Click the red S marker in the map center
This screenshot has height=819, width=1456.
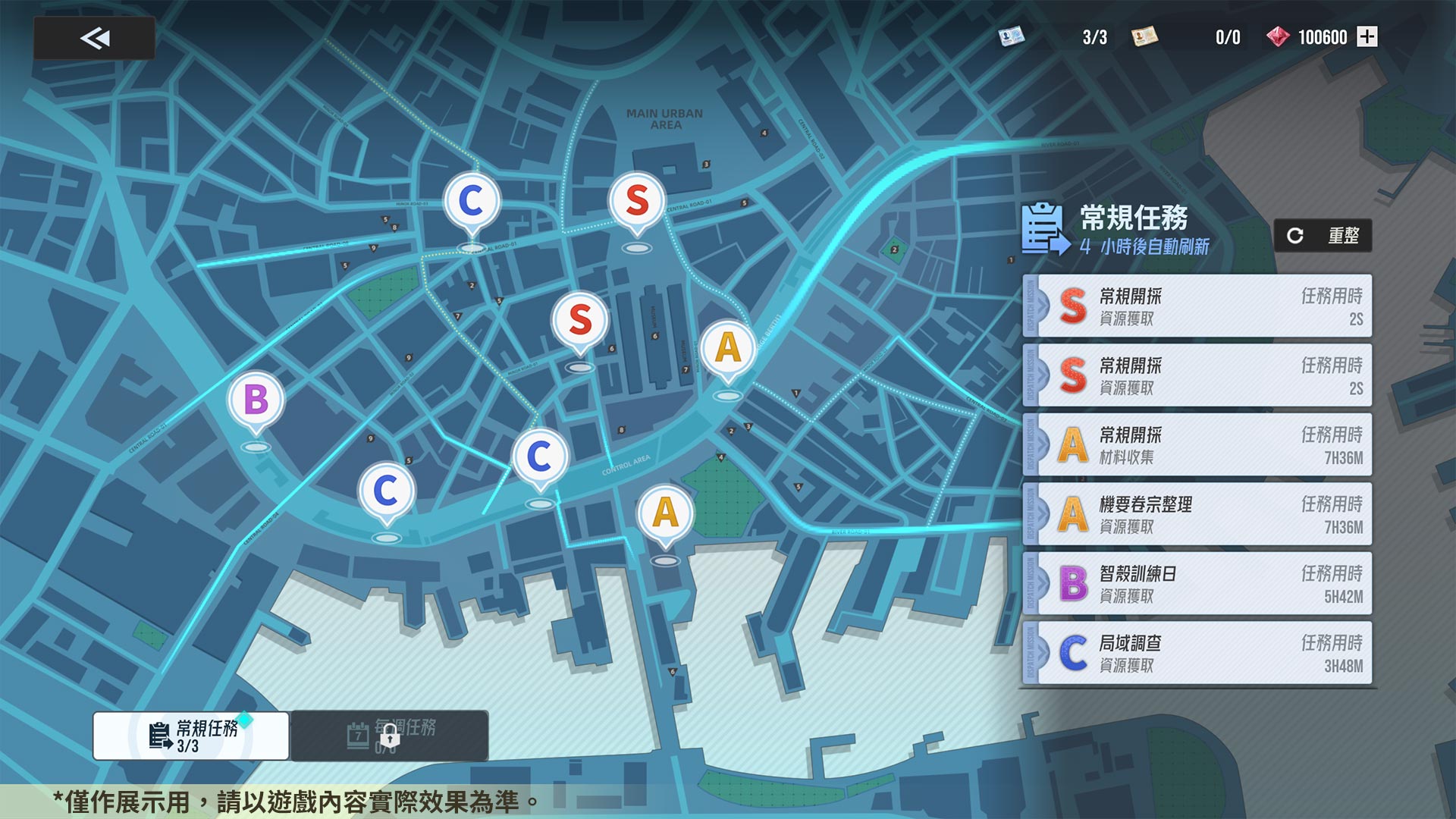580,321
